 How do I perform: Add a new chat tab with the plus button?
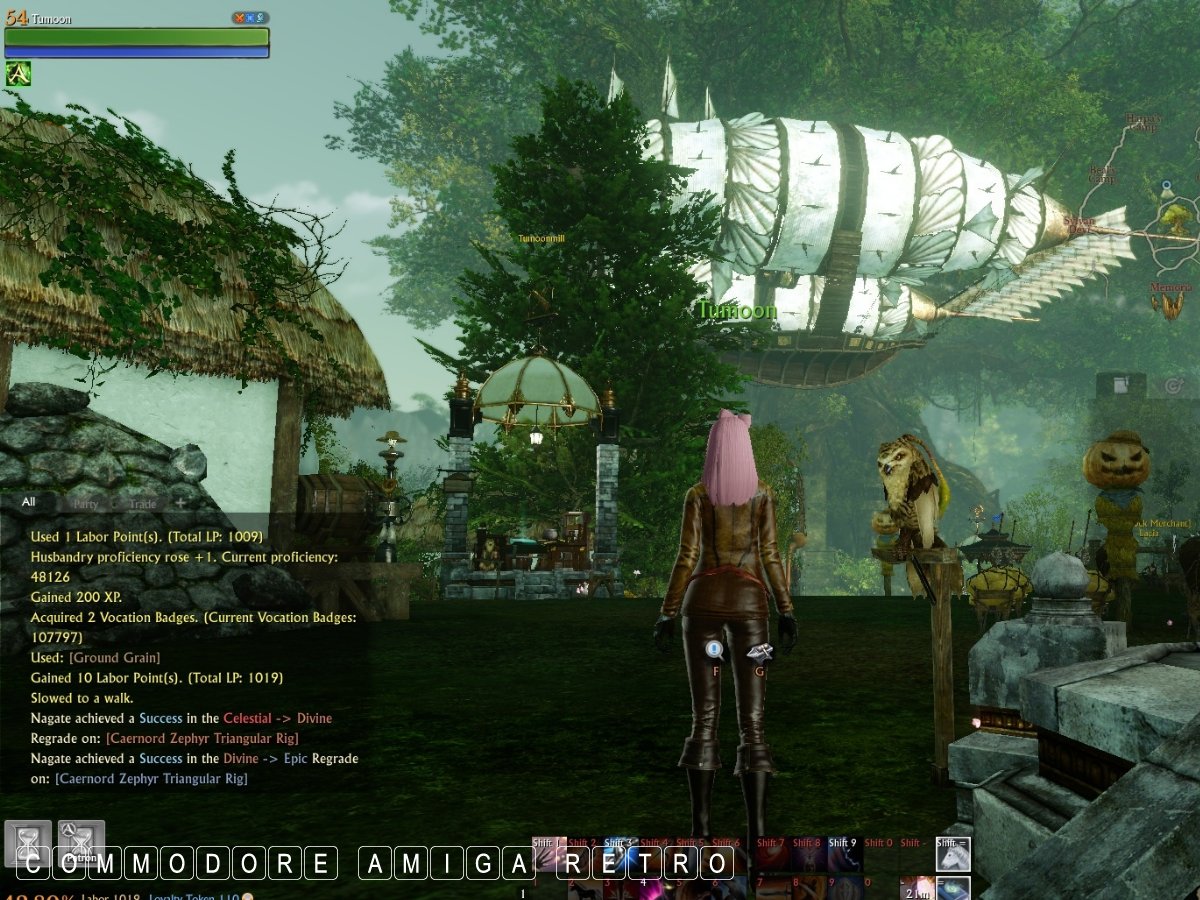(x=180, y=502)
